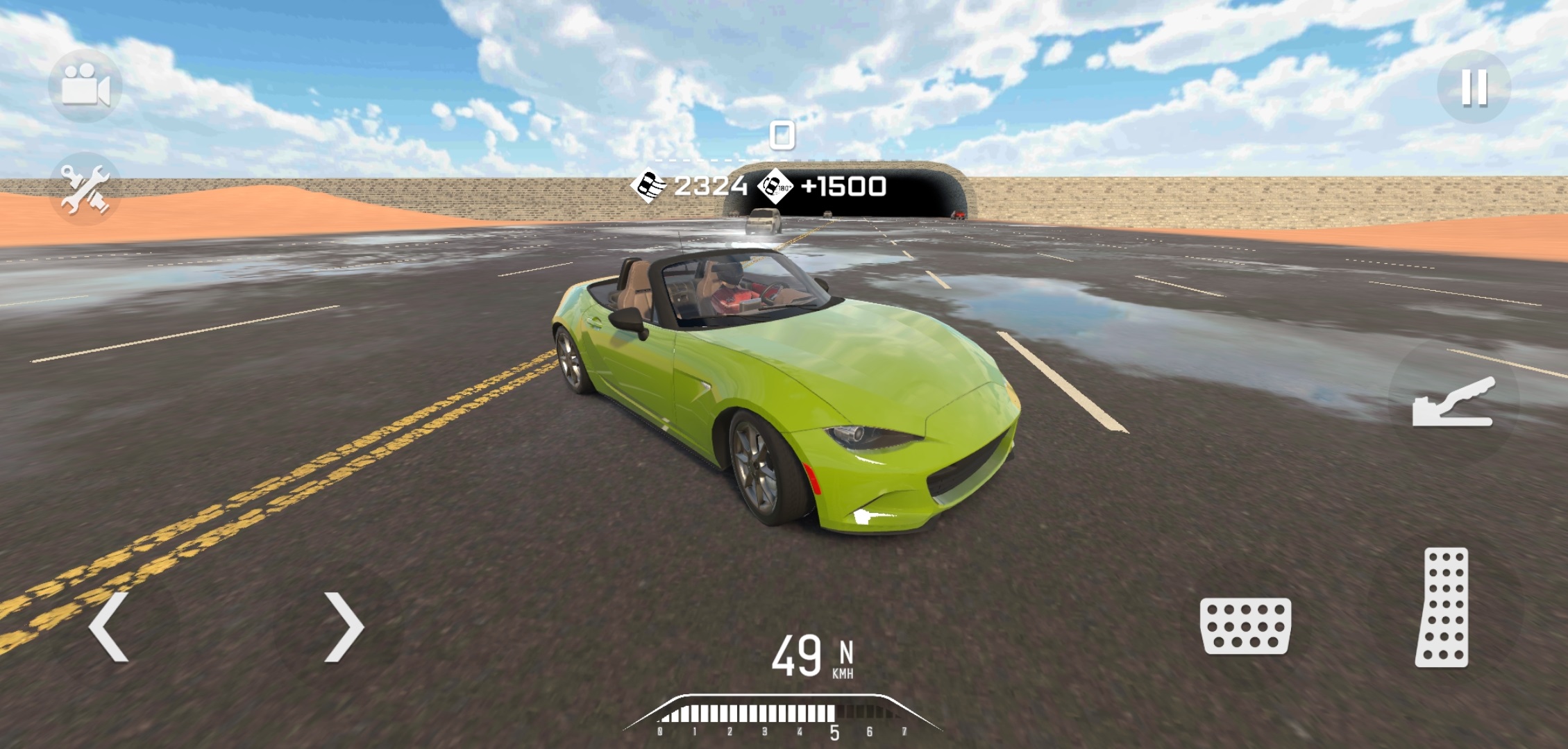Tap the accelerator gas pedal
1568x749 pixels.
point(1442,607)
